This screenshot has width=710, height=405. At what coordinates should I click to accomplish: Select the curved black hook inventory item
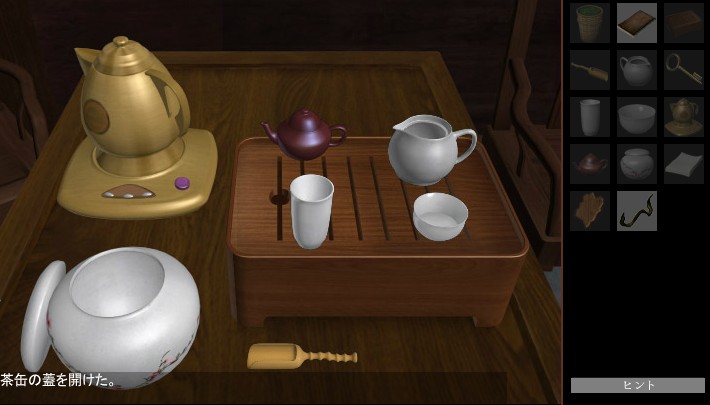coord(637,211)
